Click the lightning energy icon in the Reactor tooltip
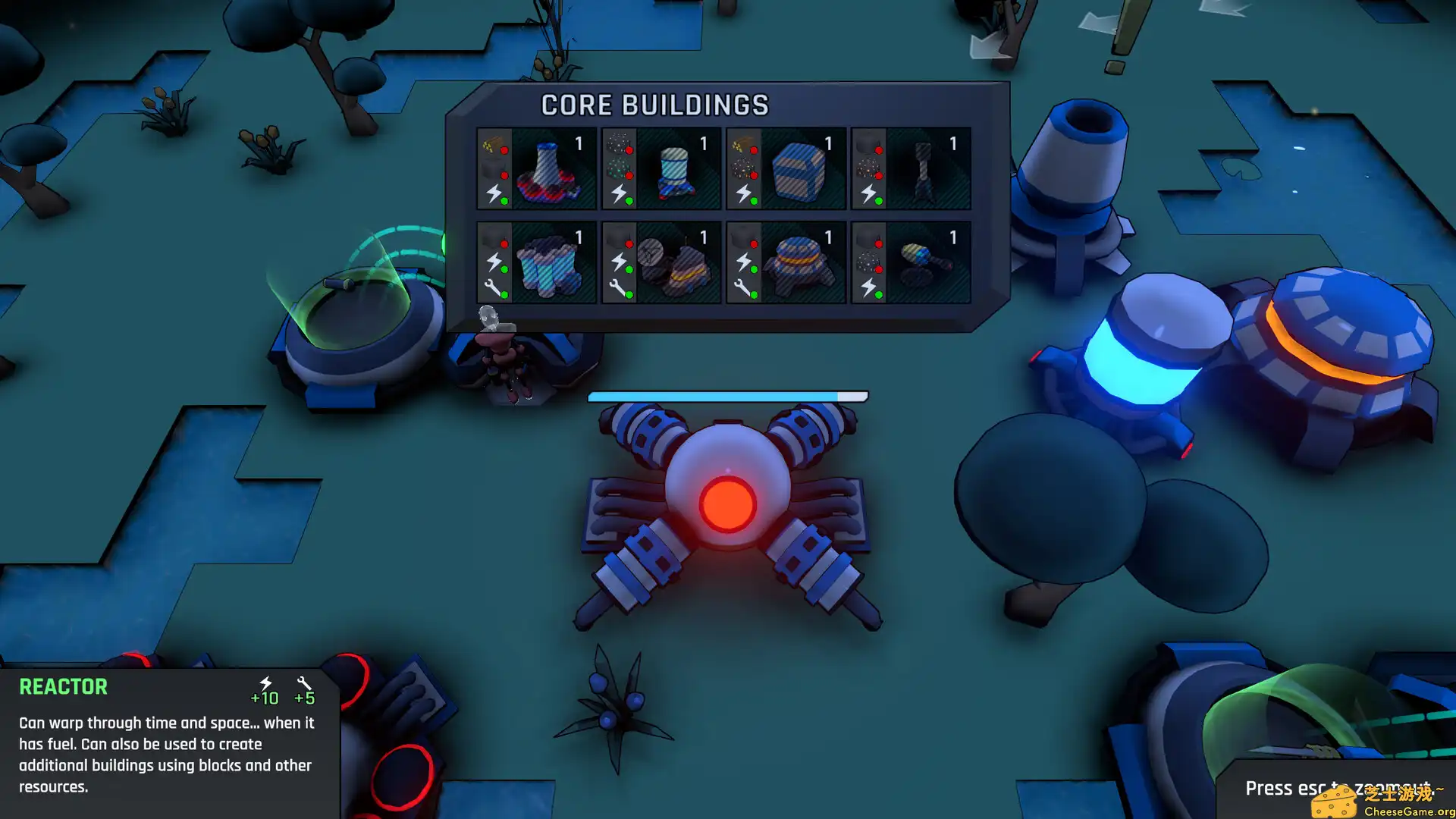Screen dimensions: 1456x819 pos(267,685)
